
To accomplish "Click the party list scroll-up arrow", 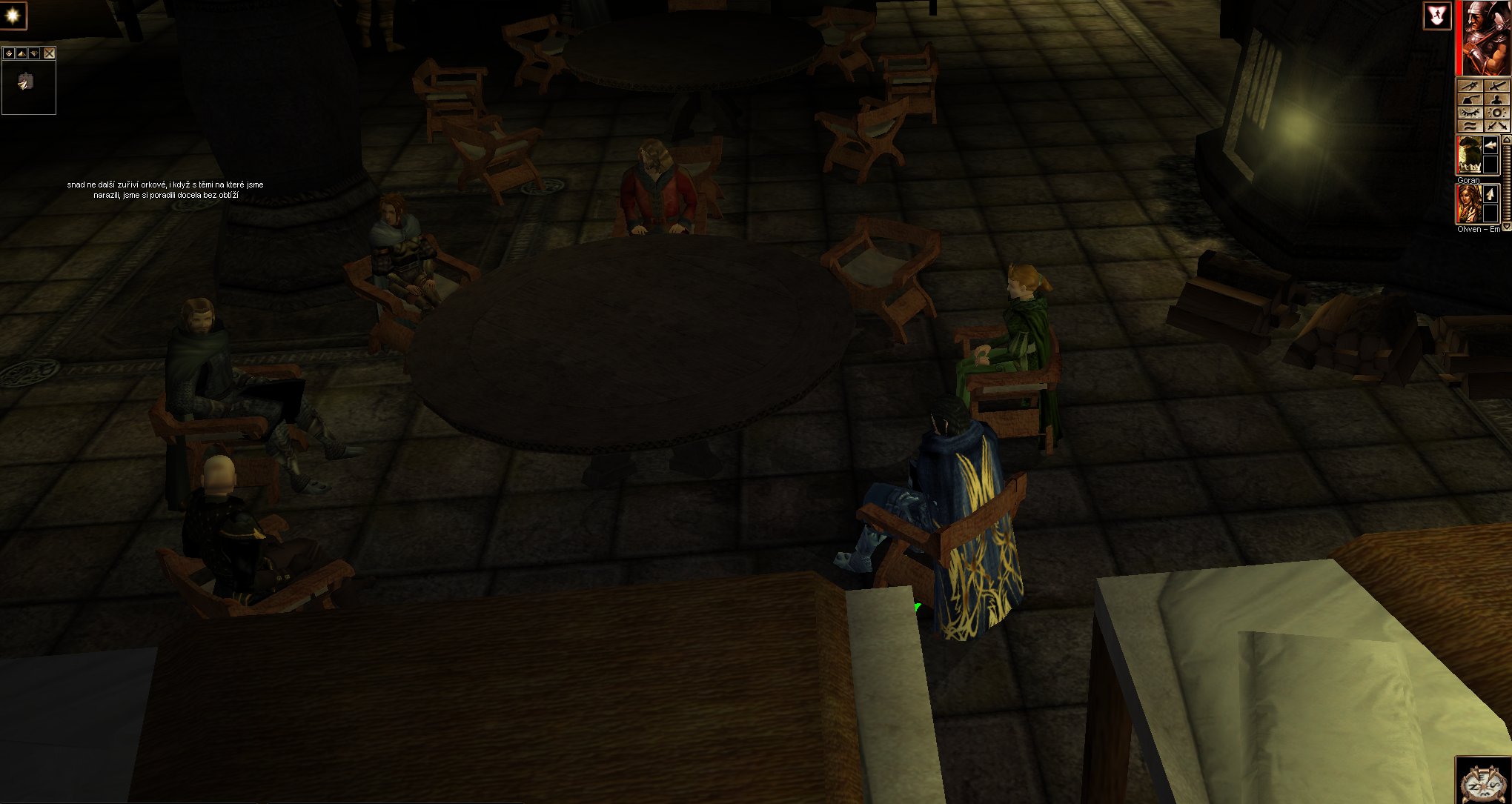I will (x=1506, y=141).
